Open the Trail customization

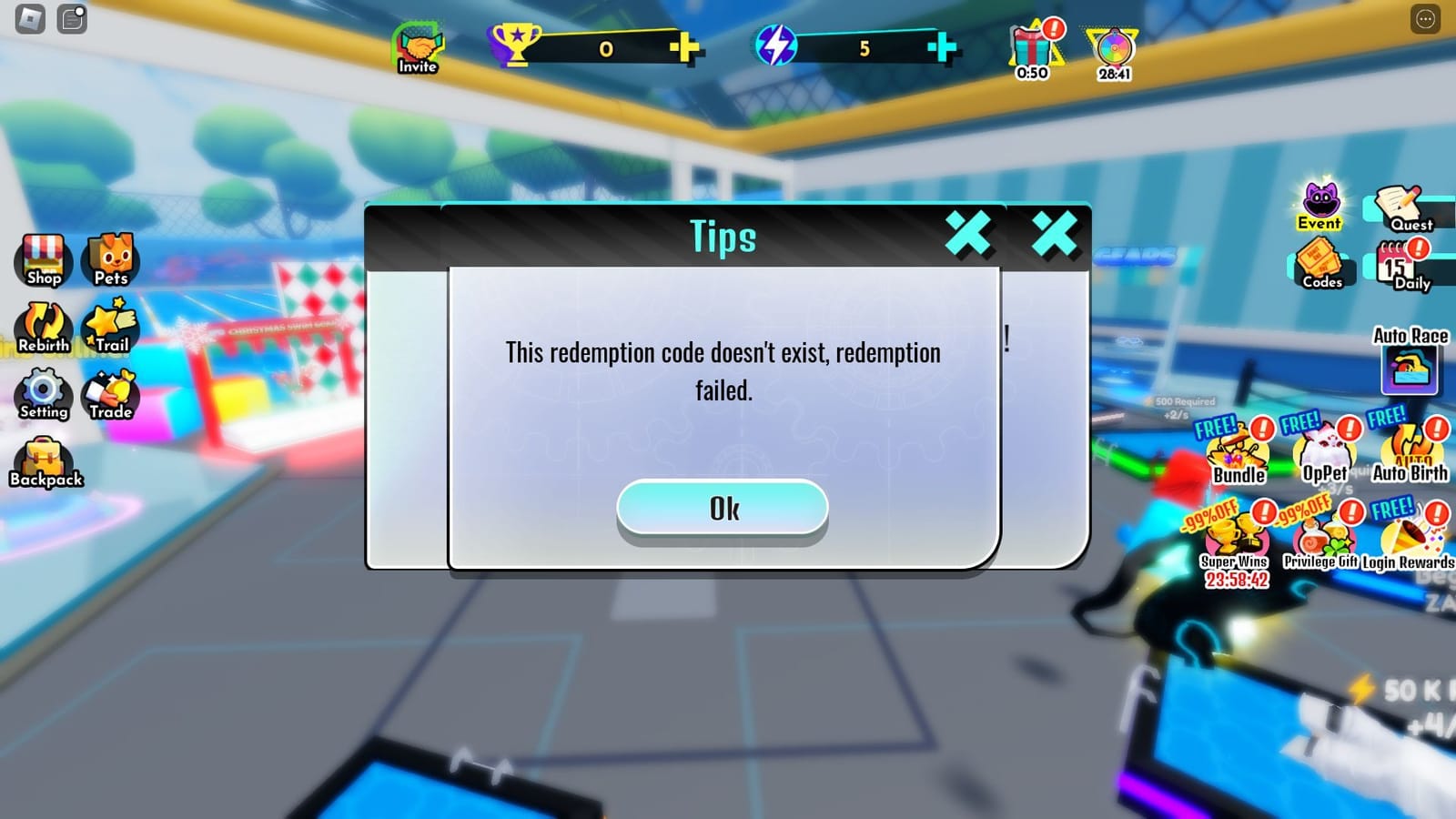coord(109,328)
